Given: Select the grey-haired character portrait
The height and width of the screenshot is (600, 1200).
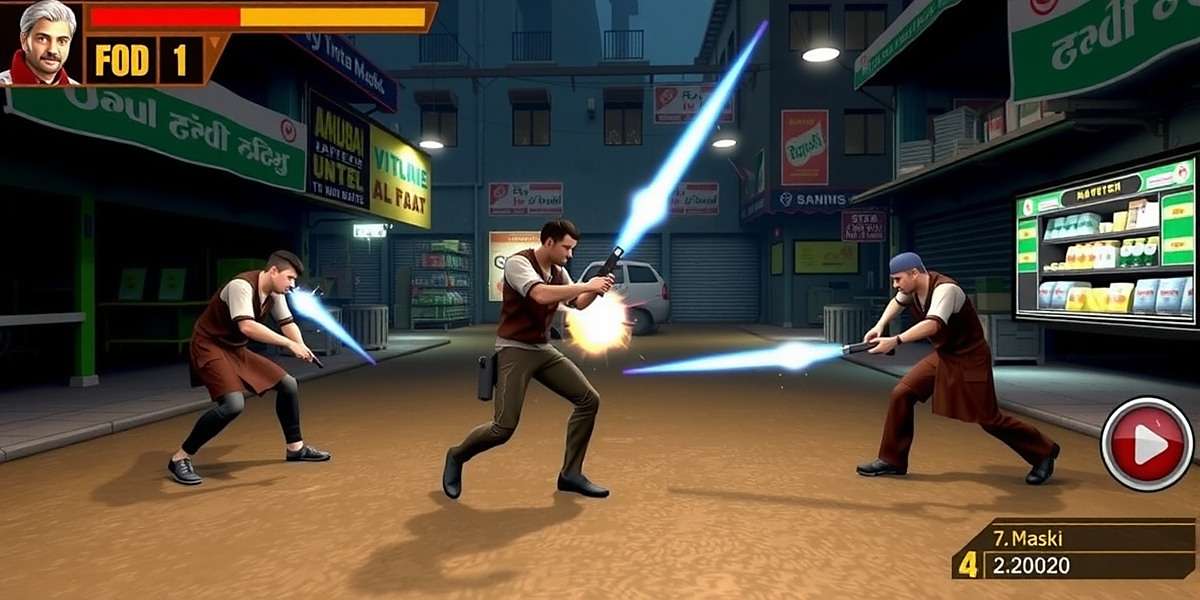Looking at the screenshot, I should tap(42, 43).
